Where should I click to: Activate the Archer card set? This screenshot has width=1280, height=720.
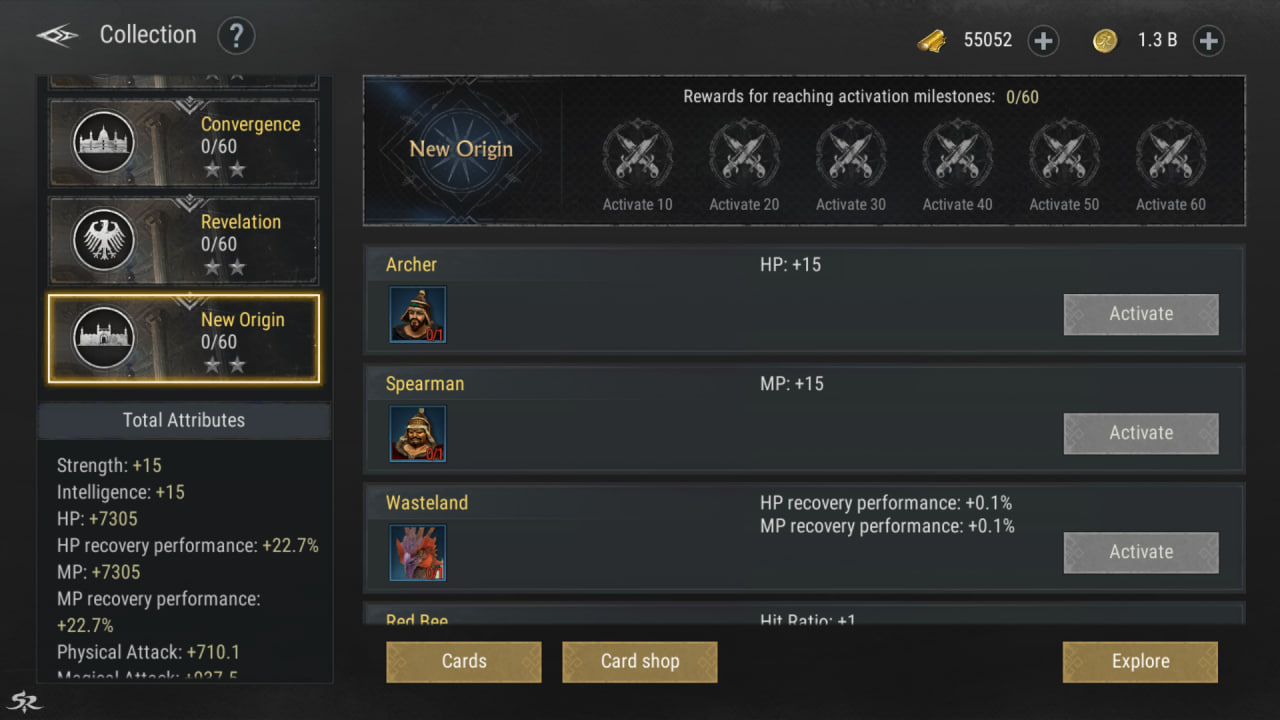1140,314
